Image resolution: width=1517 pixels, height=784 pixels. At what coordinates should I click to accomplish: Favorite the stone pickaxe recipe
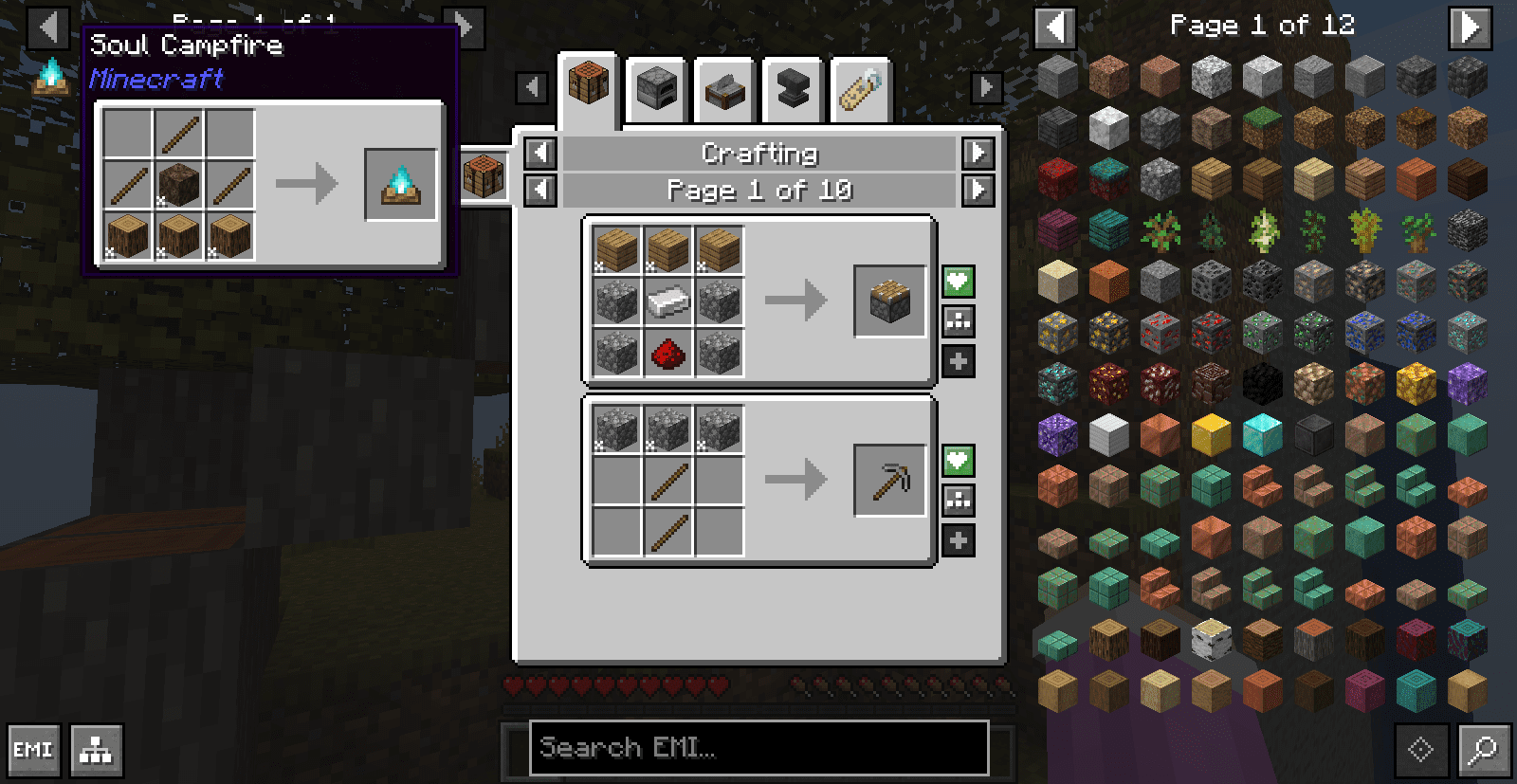[x=959, y=461]
